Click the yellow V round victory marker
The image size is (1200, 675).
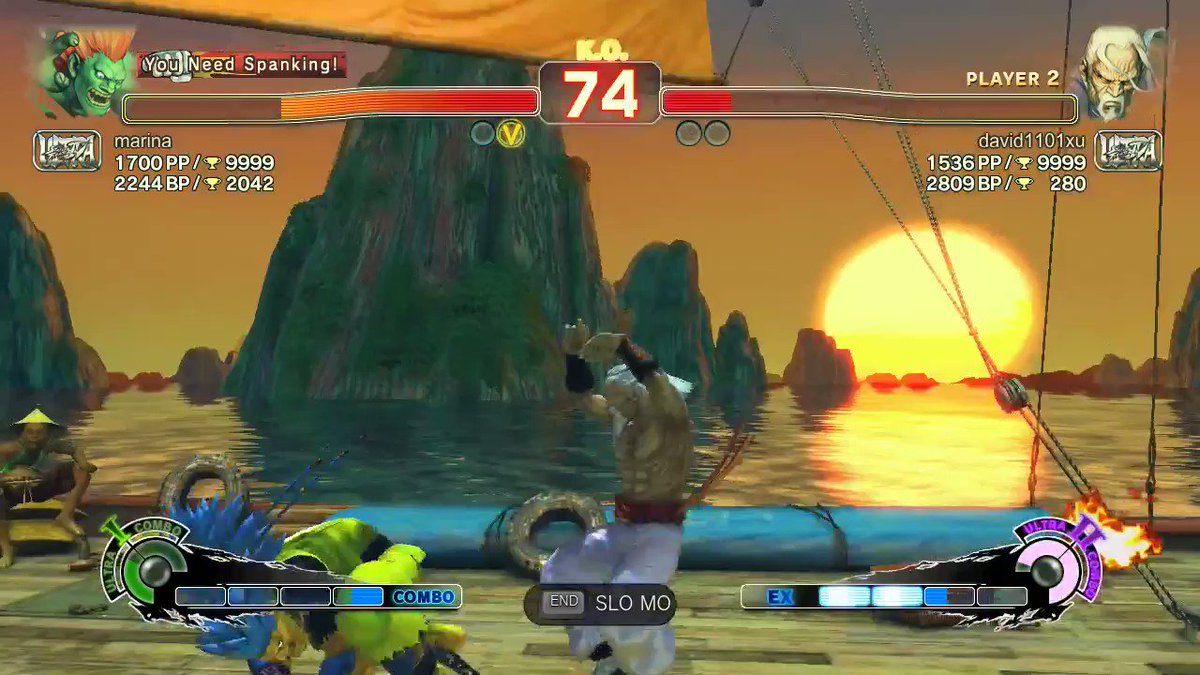click(x=511, y=133)
